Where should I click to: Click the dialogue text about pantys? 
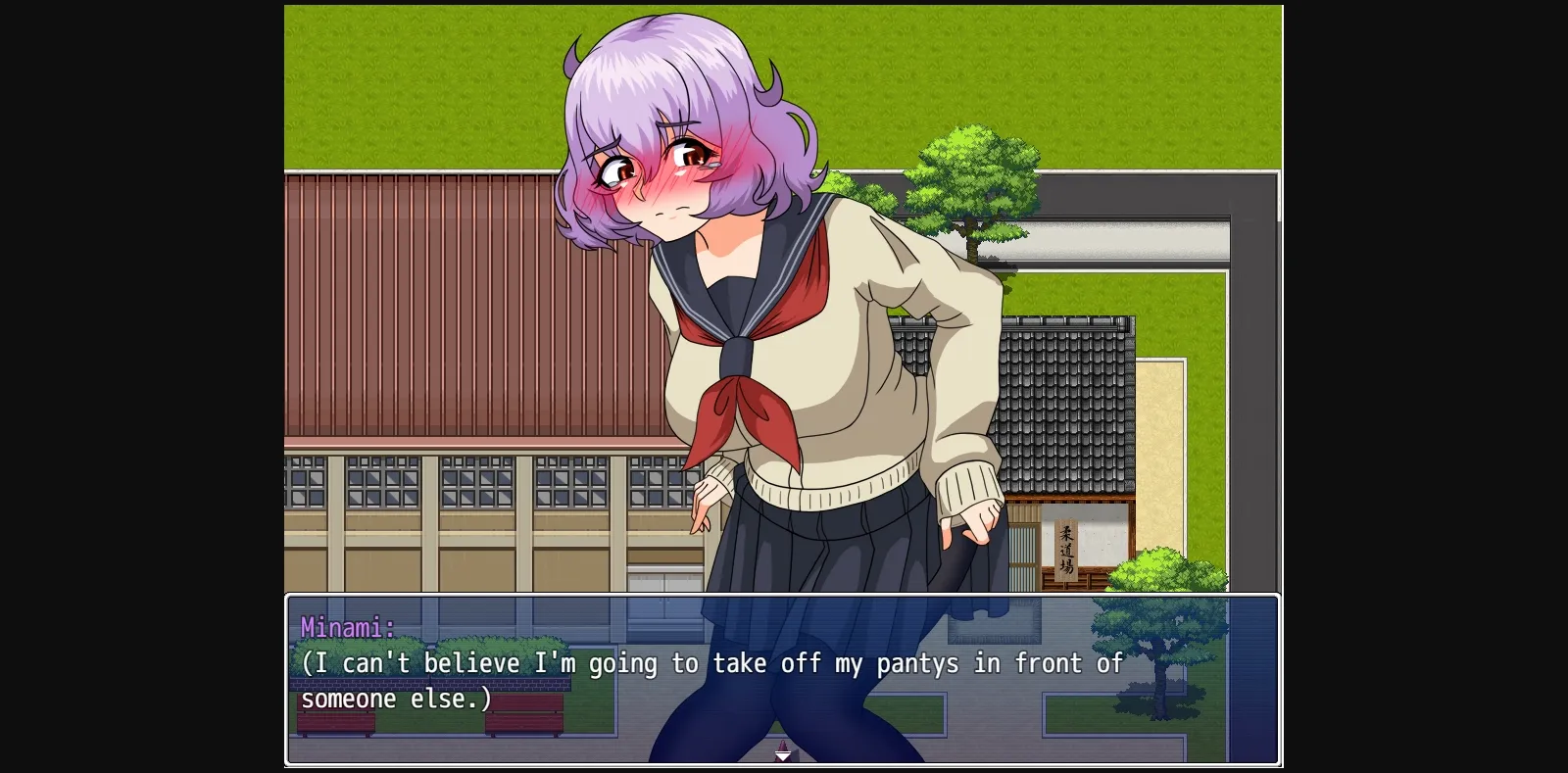click(706, 663)
